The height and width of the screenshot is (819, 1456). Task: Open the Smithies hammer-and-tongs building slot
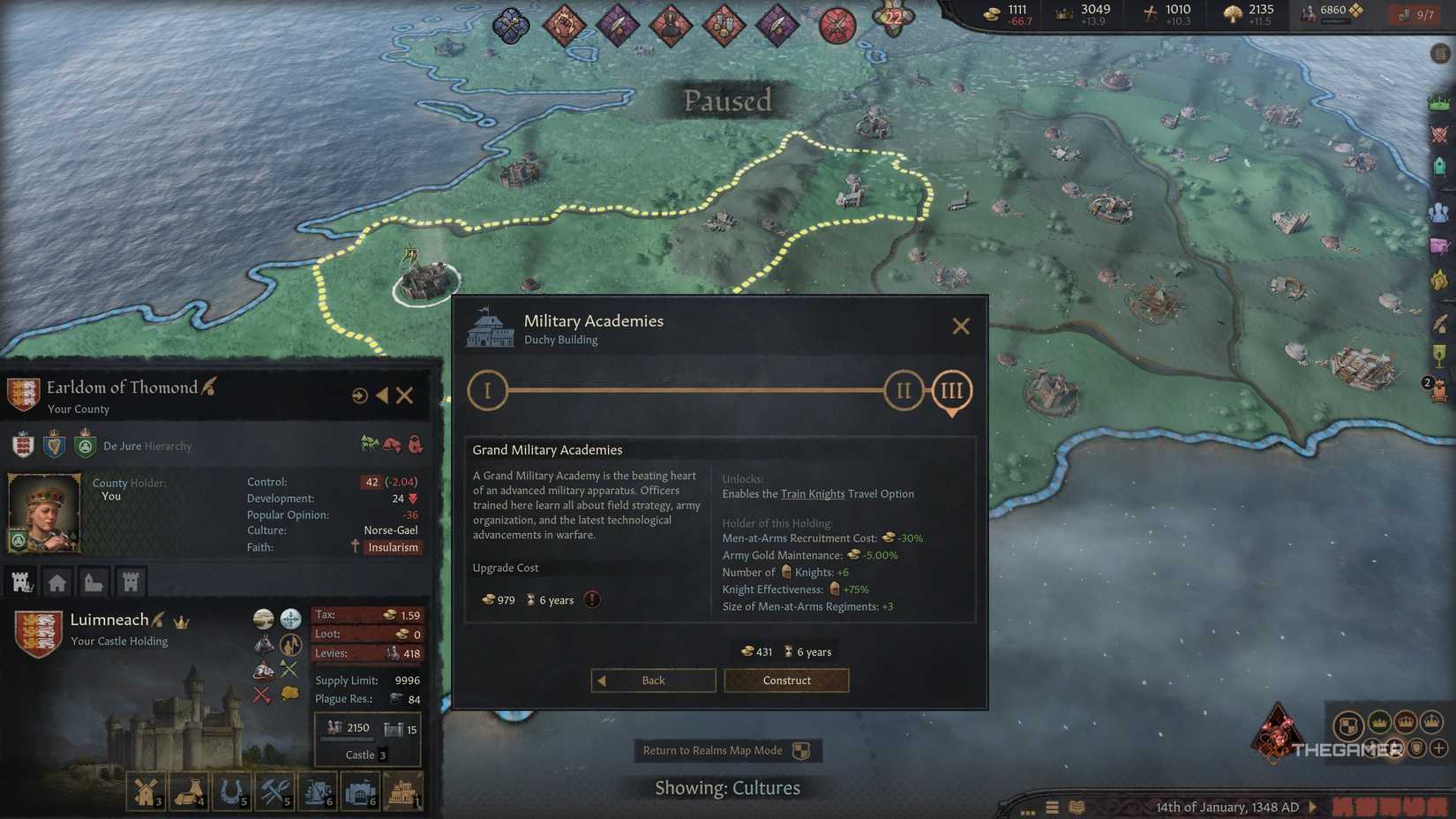point(274,790)
